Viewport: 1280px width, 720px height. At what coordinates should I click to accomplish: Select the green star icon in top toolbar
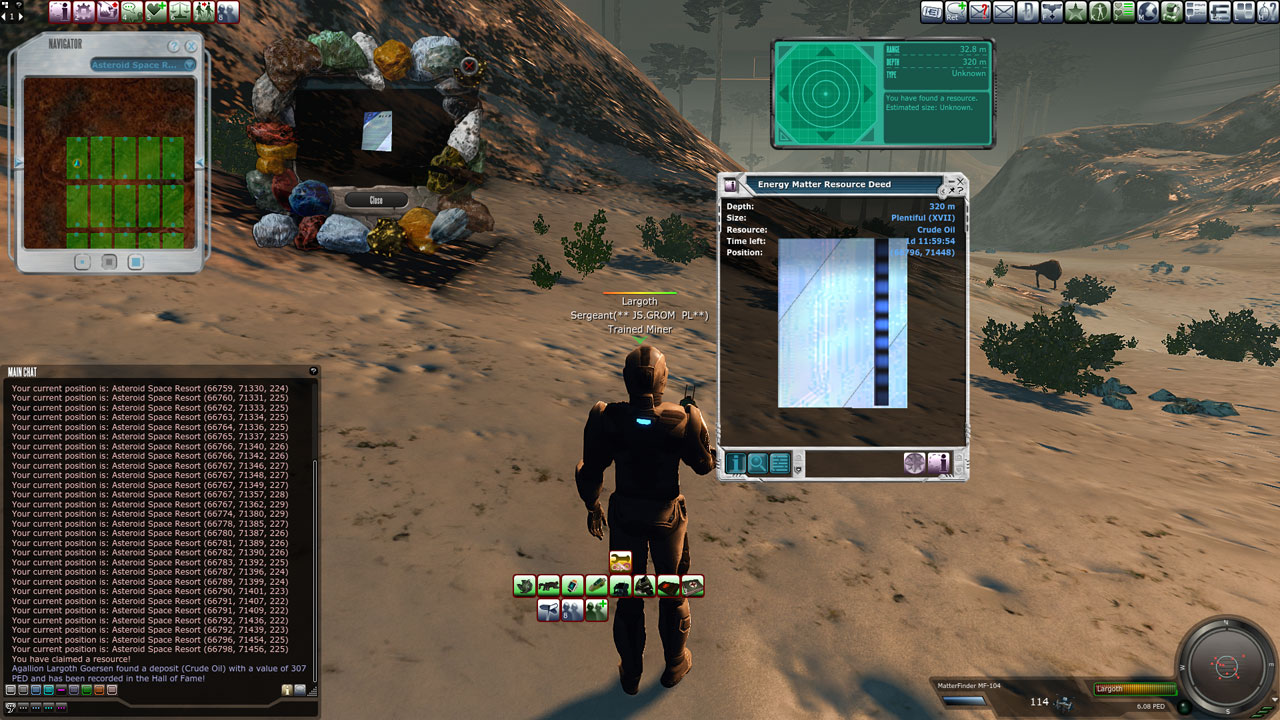(1076, 12)
